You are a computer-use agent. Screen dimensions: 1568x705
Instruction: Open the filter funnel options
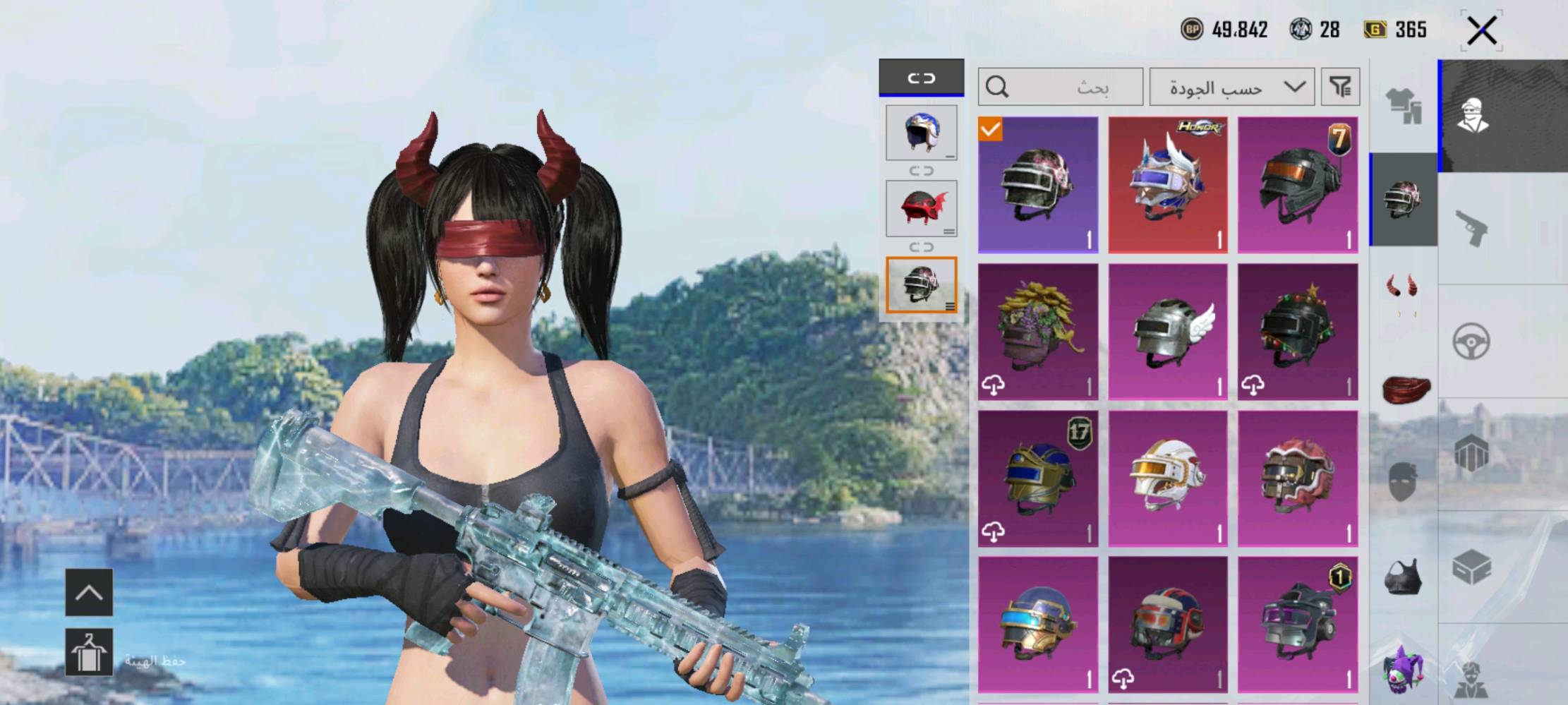[1339, 88]
